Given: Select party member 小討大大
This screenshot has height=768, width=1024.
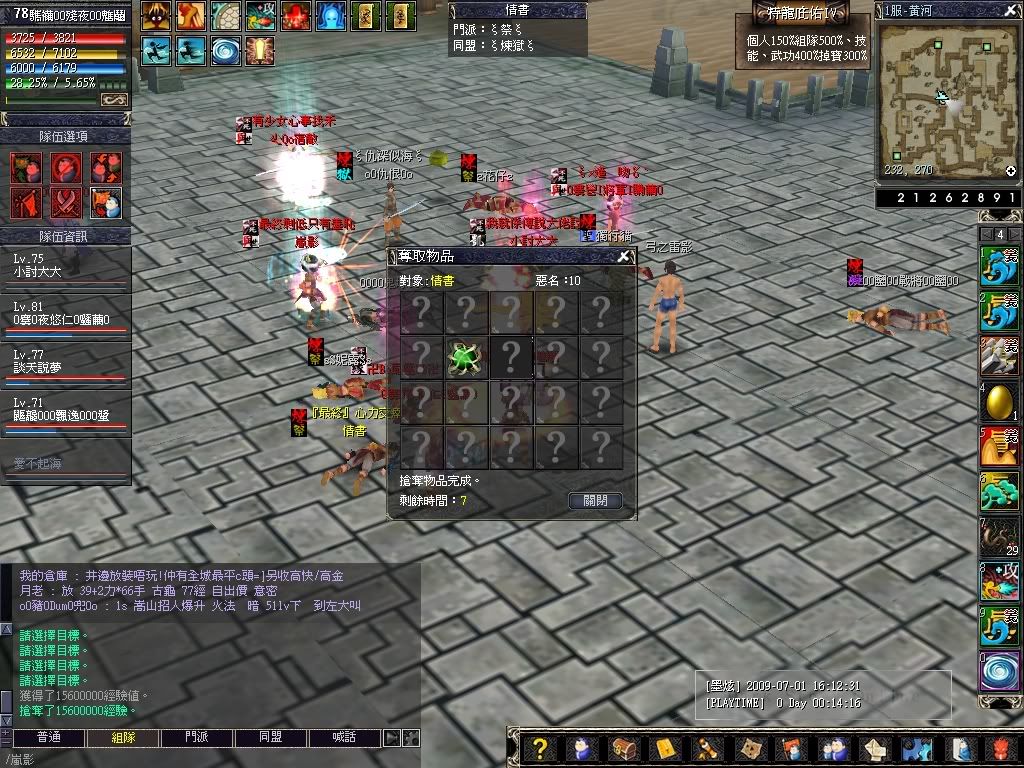Looking at the screenshot, I should (66, 263).
